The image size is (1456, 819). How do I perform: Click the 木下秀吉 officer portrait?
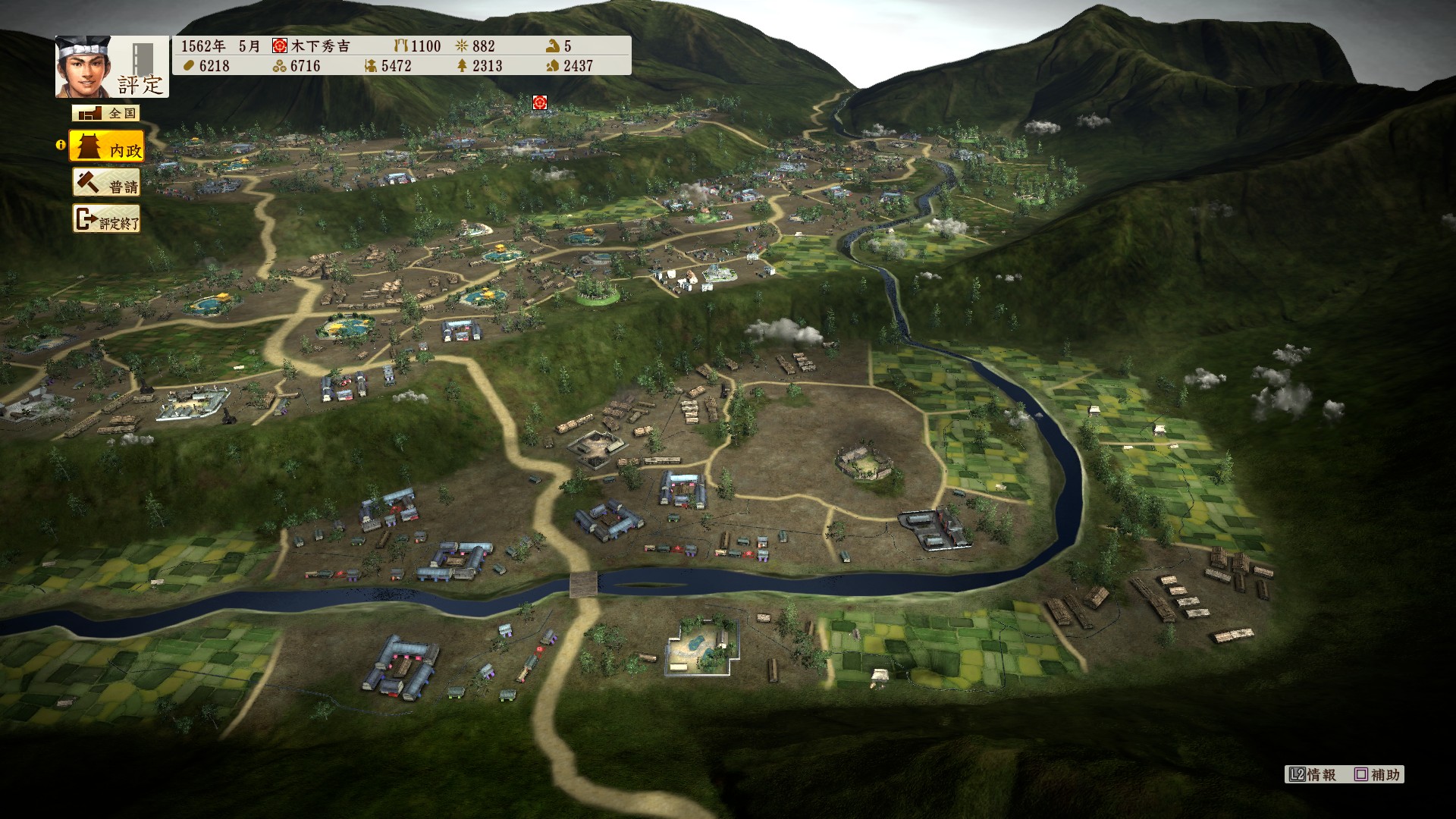[x=83, y=67]
